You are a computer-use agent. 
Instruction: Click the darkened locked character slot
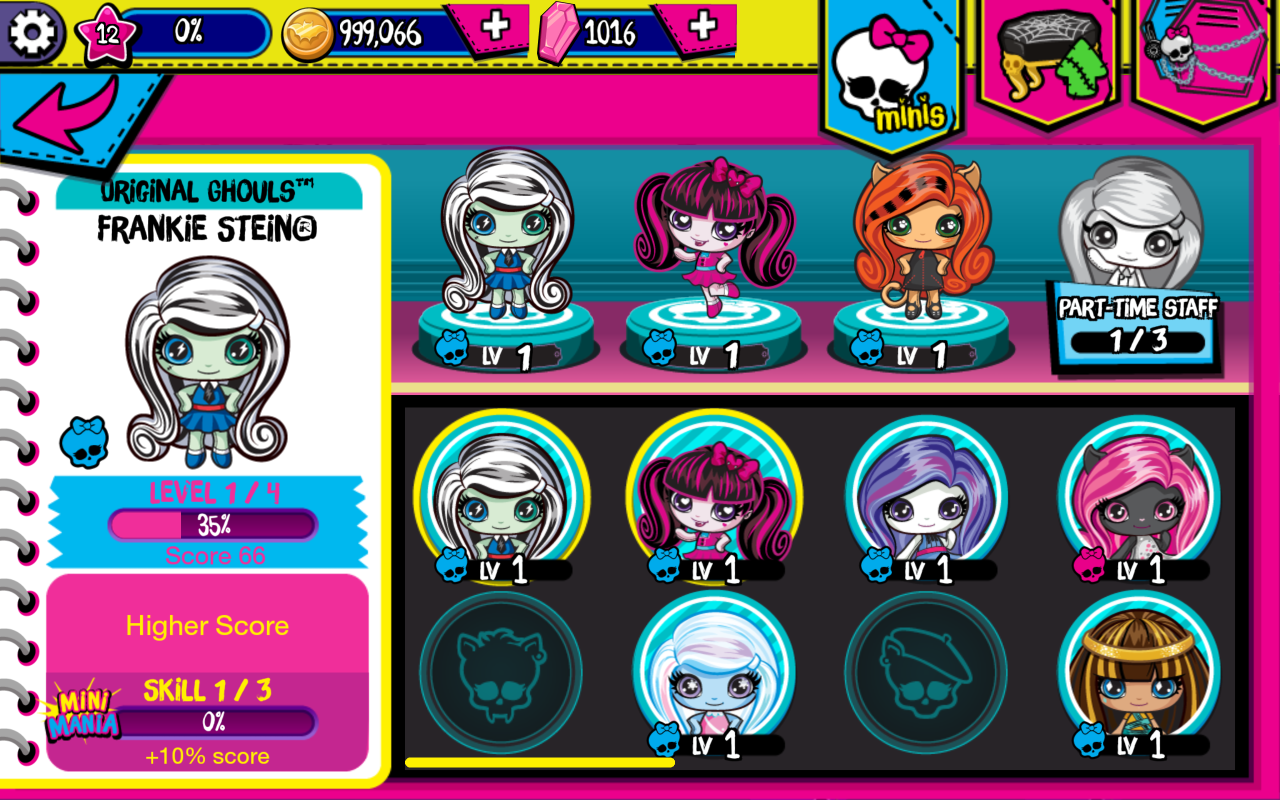pos(500,672)
